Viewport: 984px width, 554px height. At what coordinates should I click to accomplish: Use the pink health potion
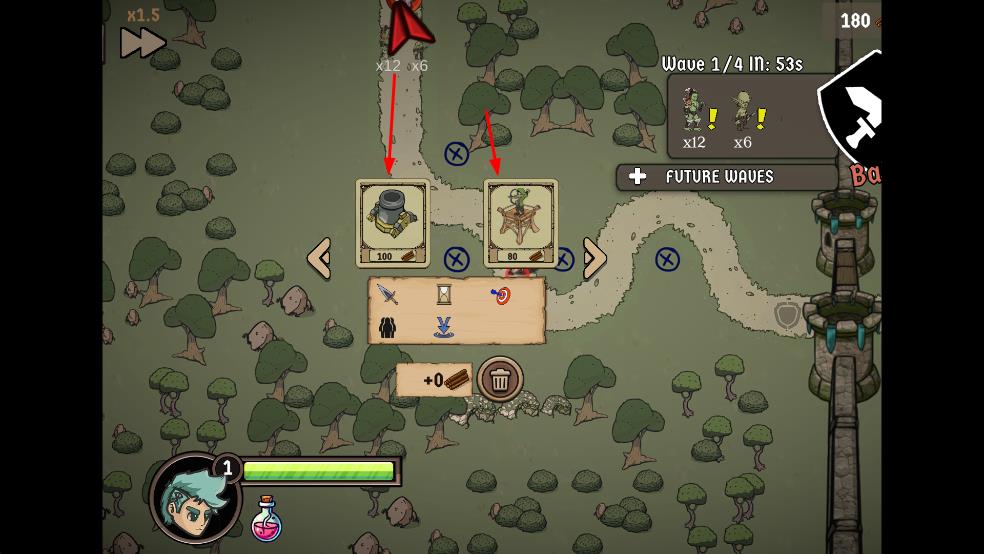266,519
